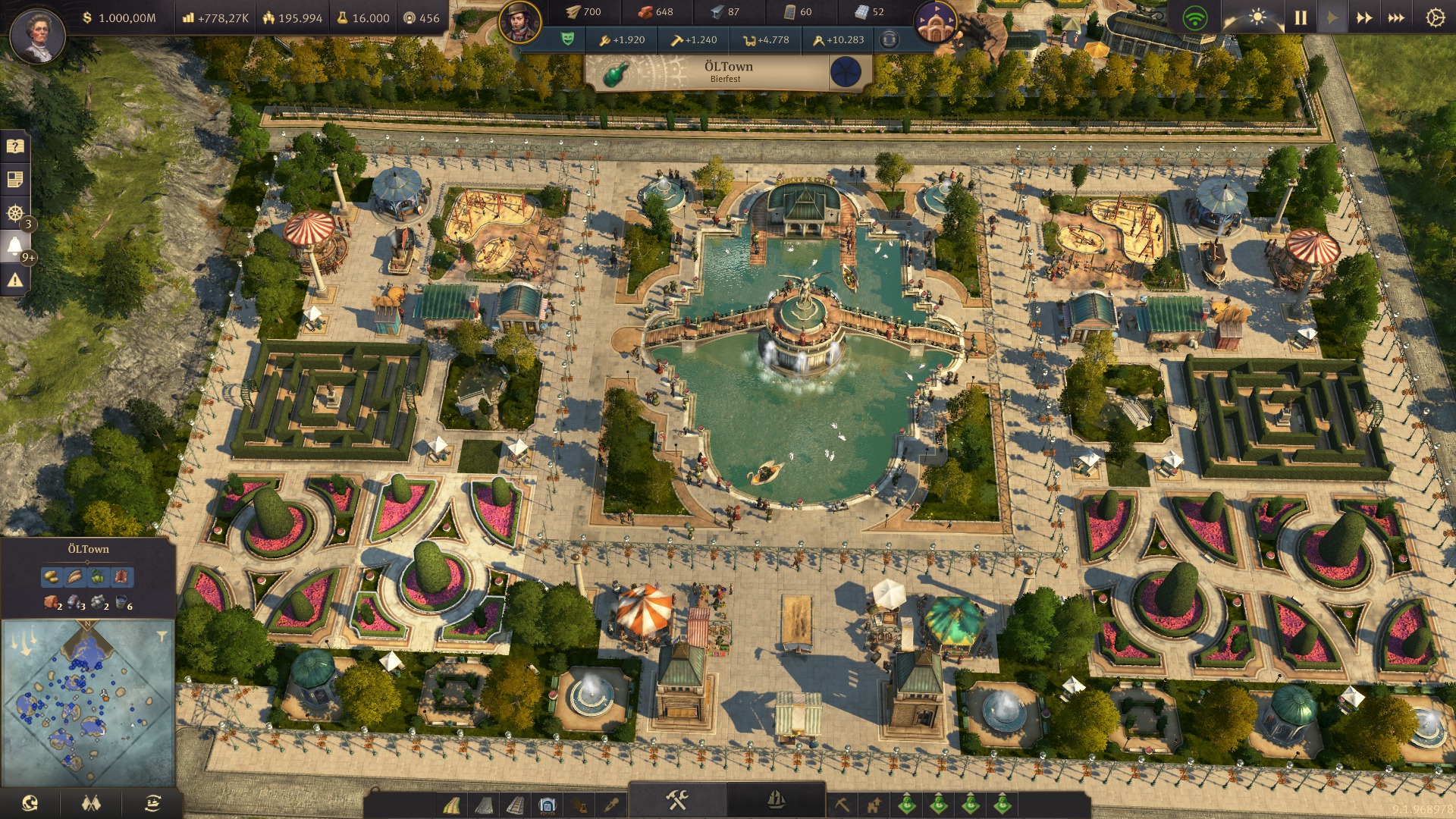Screen dimensions: 1456x819
Task: Select the pickaxe demolish tool
Action: (x=842, y=804)
